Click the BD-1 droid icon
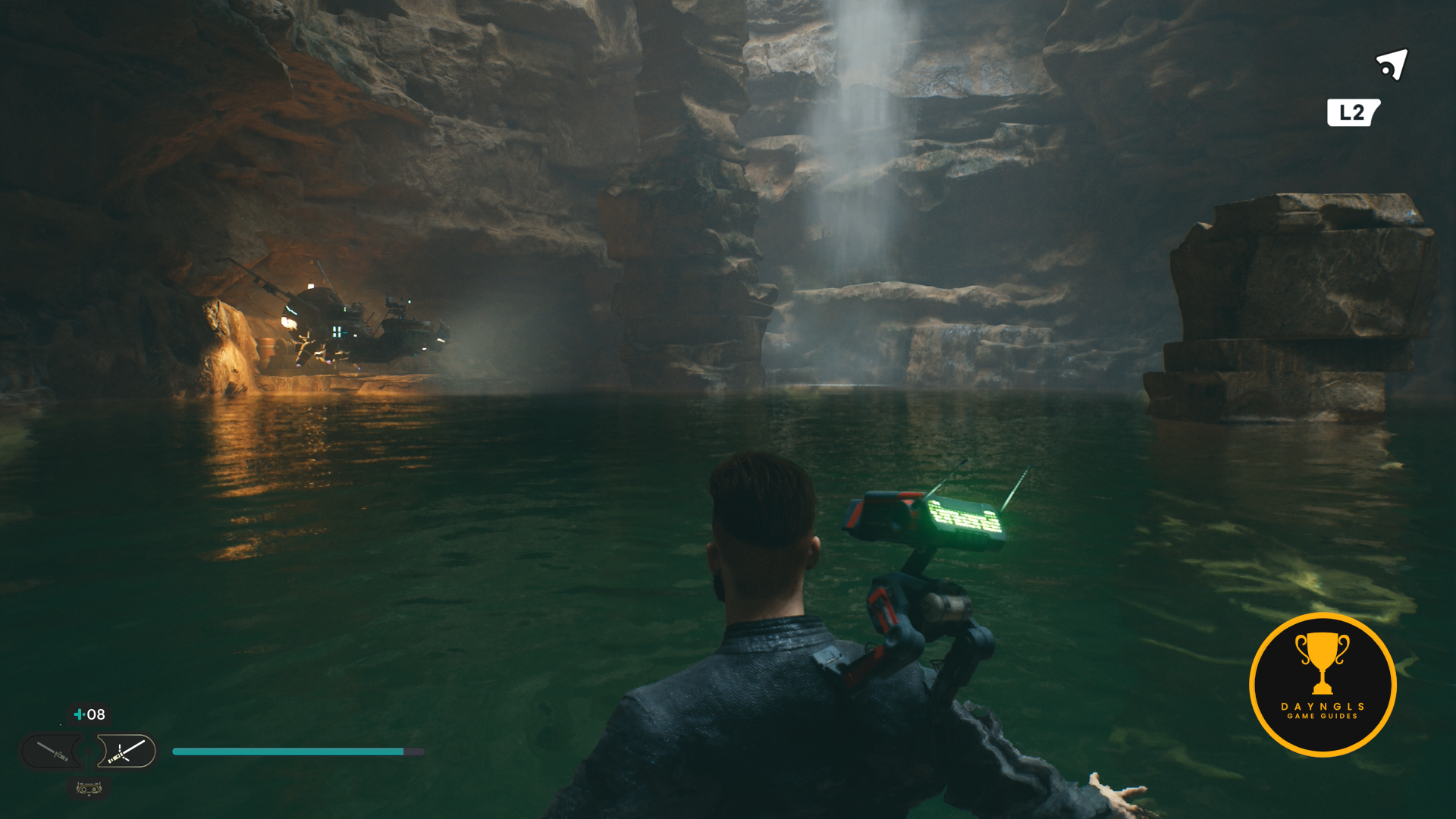 pyautogui.click(x=89, y=789)
